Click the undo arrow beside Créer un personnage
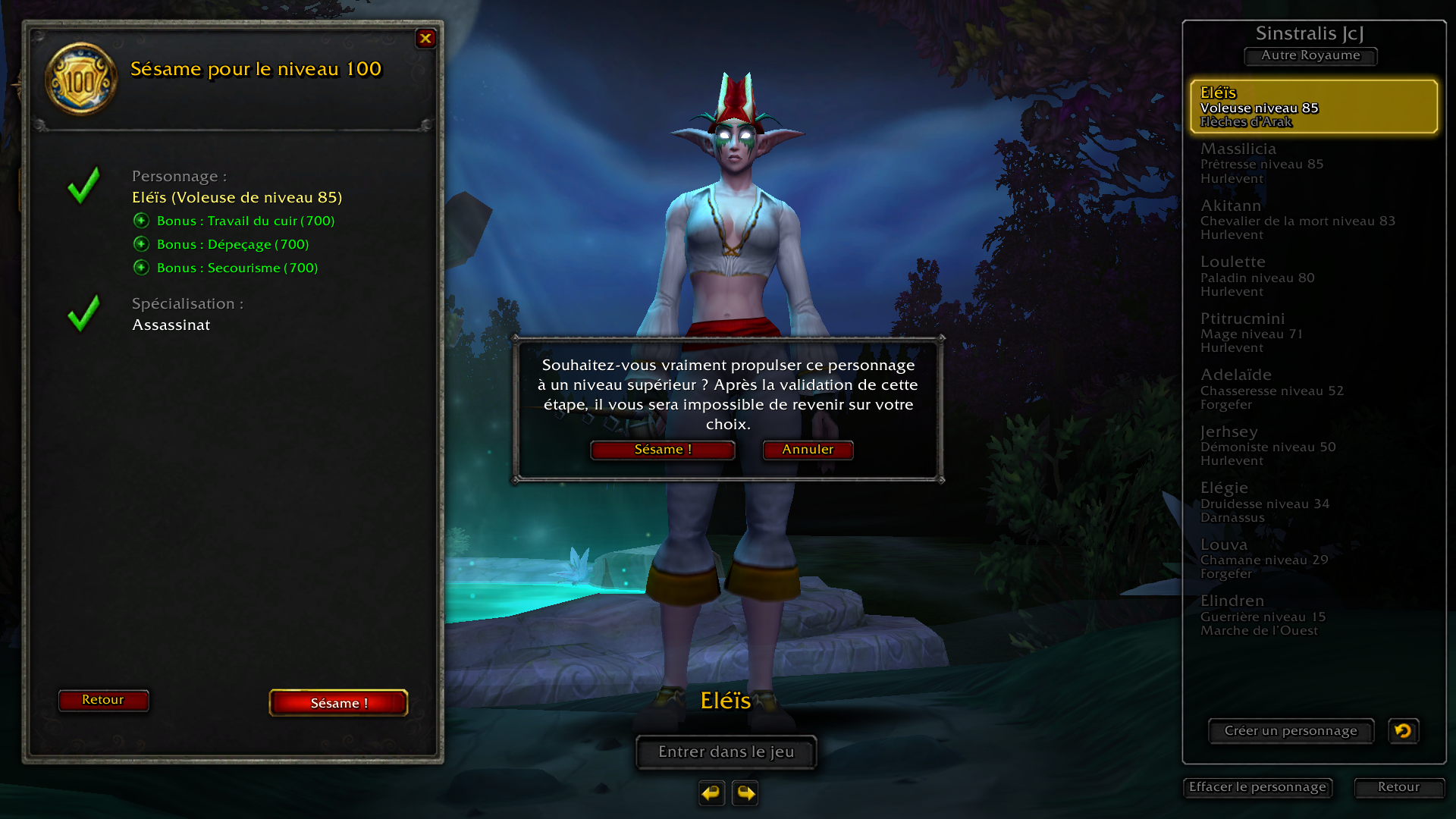Image resolution: width=1456 pixels, height=819 pixels. 1403,731
